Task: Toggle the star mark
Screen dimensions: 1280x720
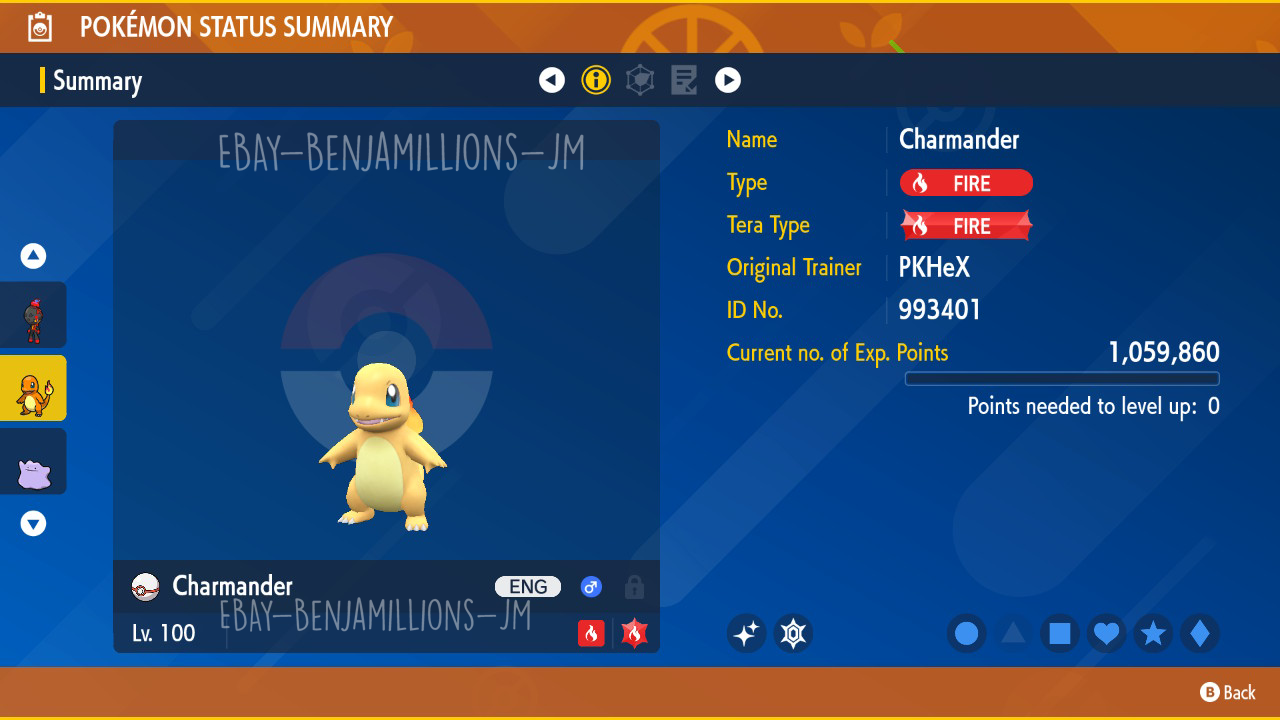Action: point(1150,633)
